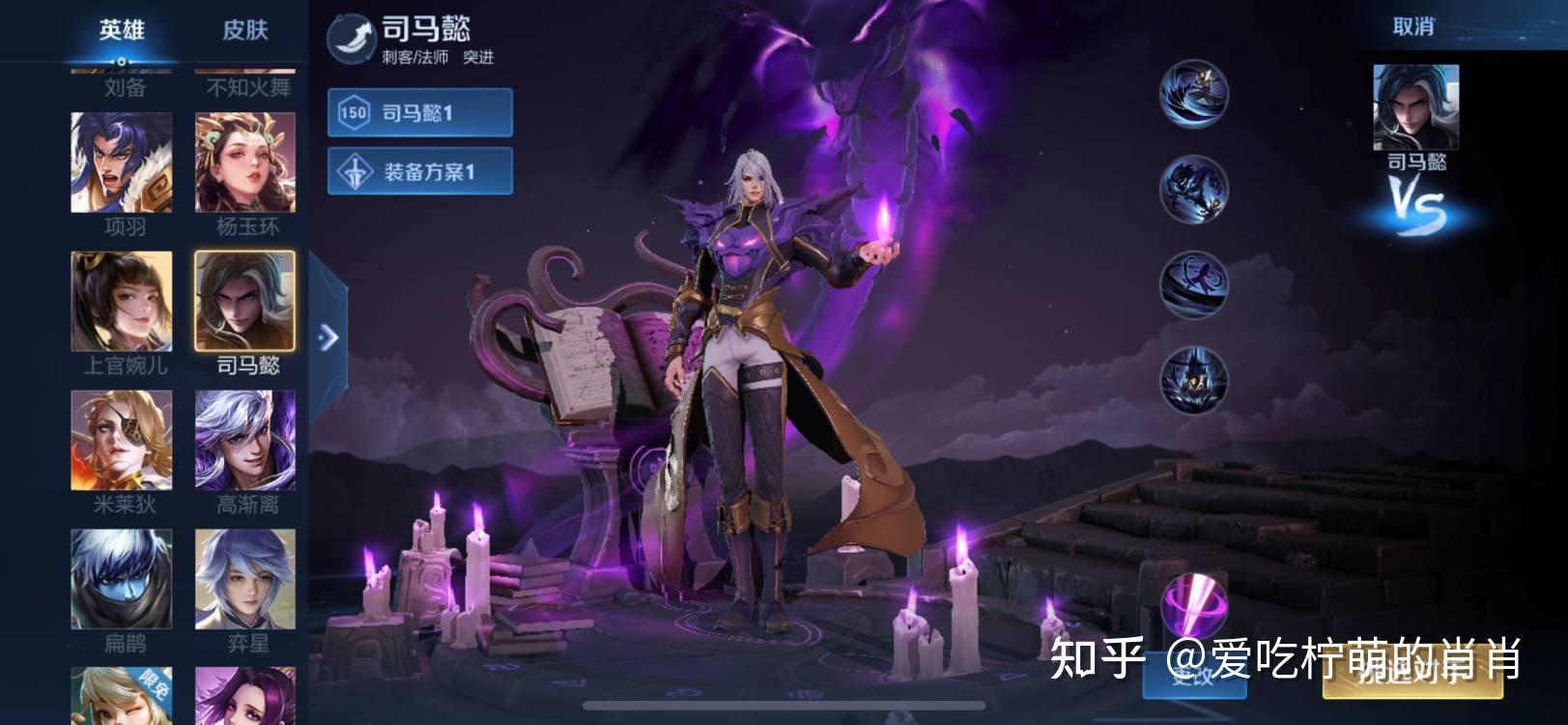Screen dimensions: 1568x725
Task: Click the horizontal scrollbar at screen bottom
Action: (783, 706)
